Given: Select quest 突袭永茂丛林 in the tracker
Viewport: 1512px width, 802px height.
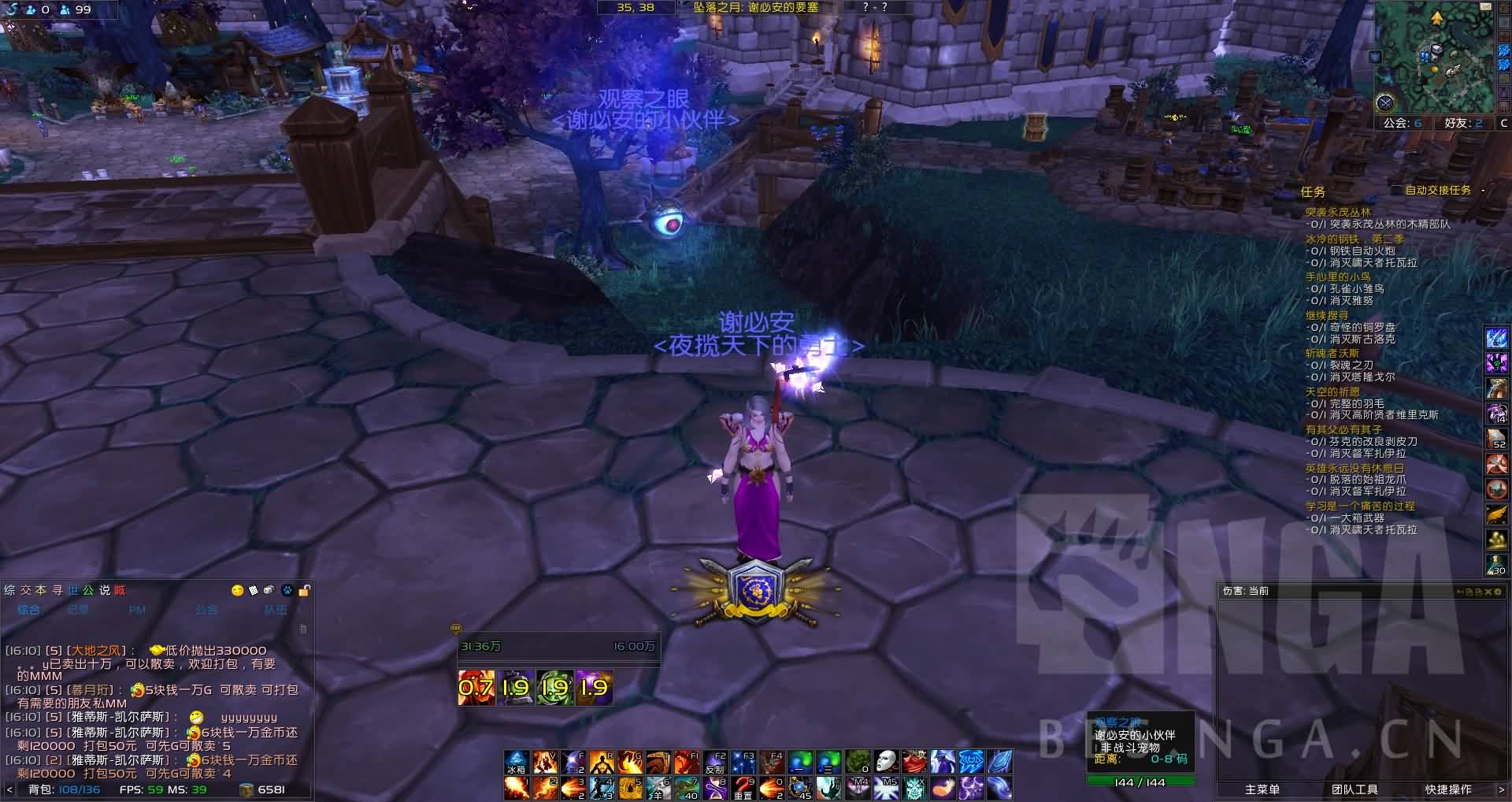Looking at the screenshot, I should 1338,212.
